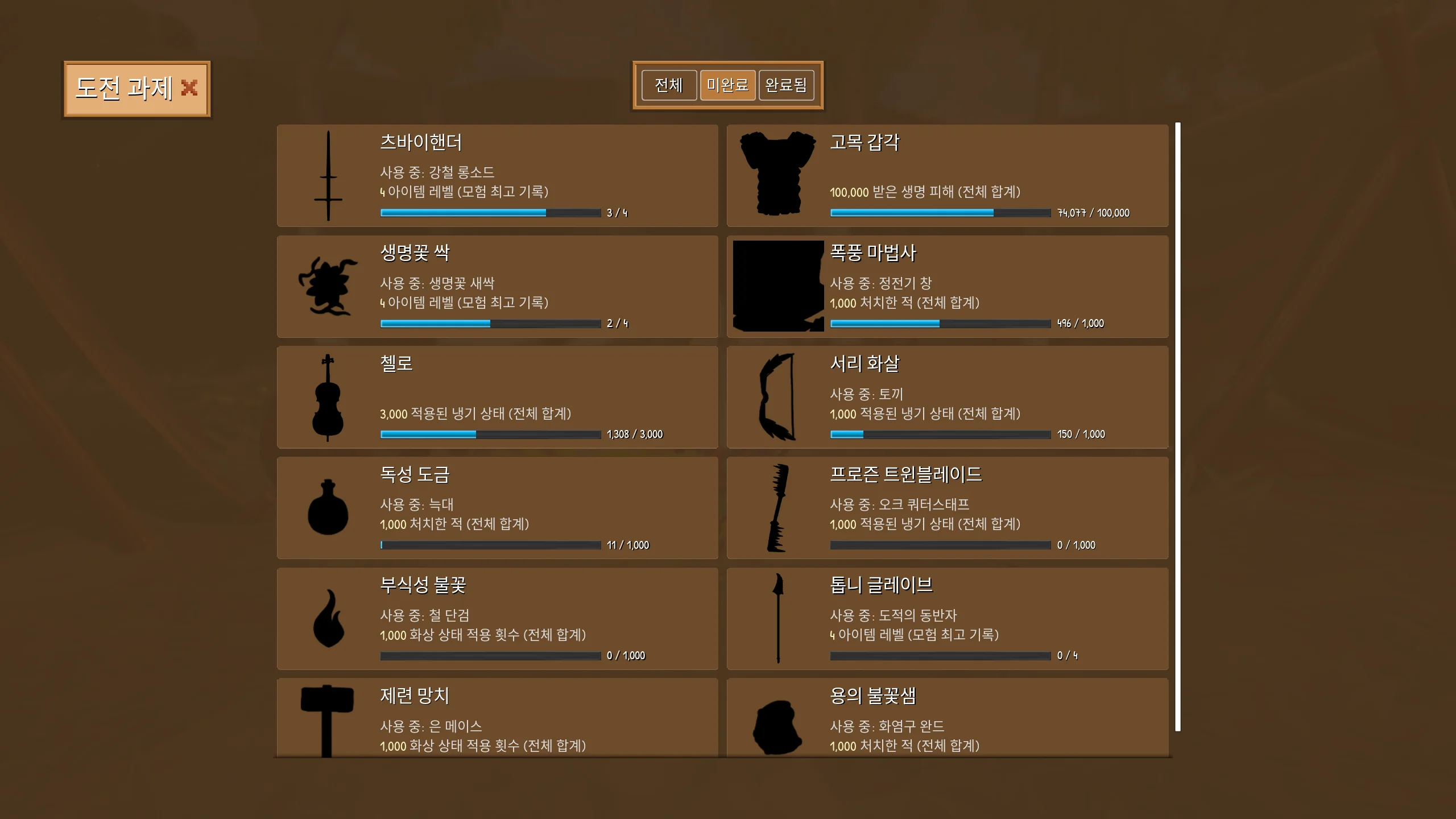Choose the 독성 도금 challenge entry
Viewport: 1456px width, 819px height.
tap(497, 508)
